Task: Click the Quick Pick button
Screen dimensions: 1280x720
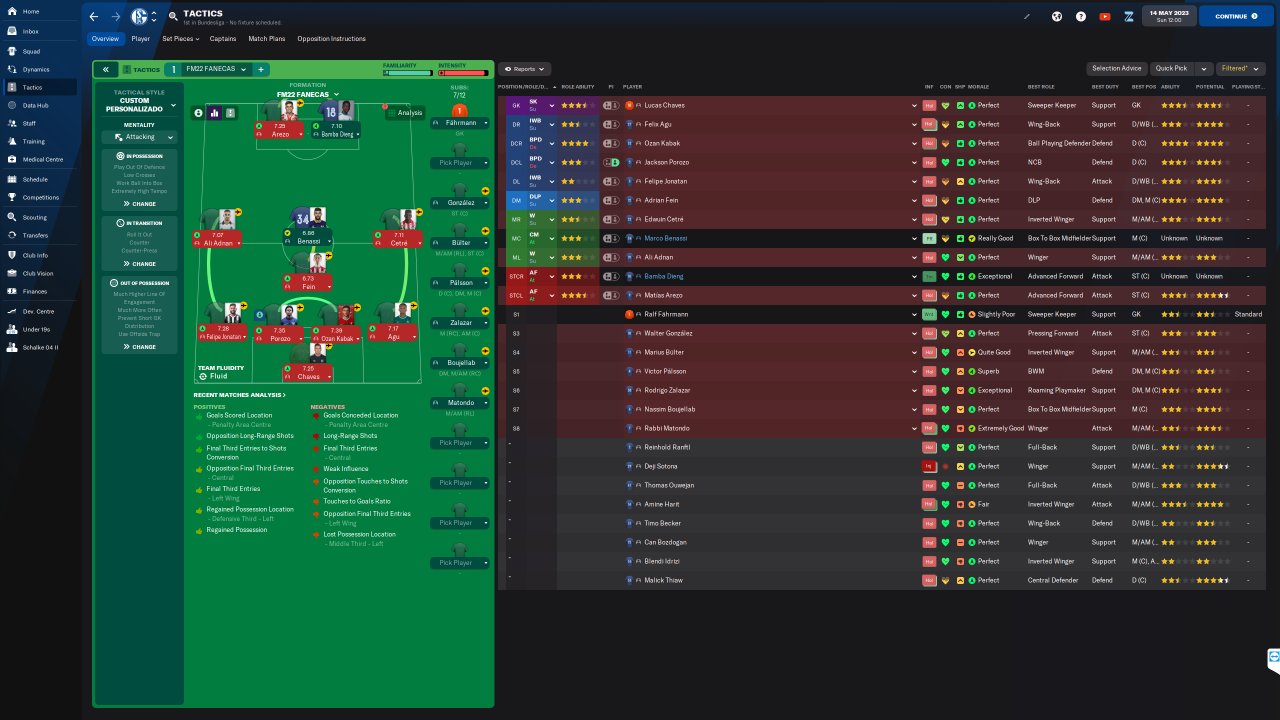Action: click(1170, 69)
